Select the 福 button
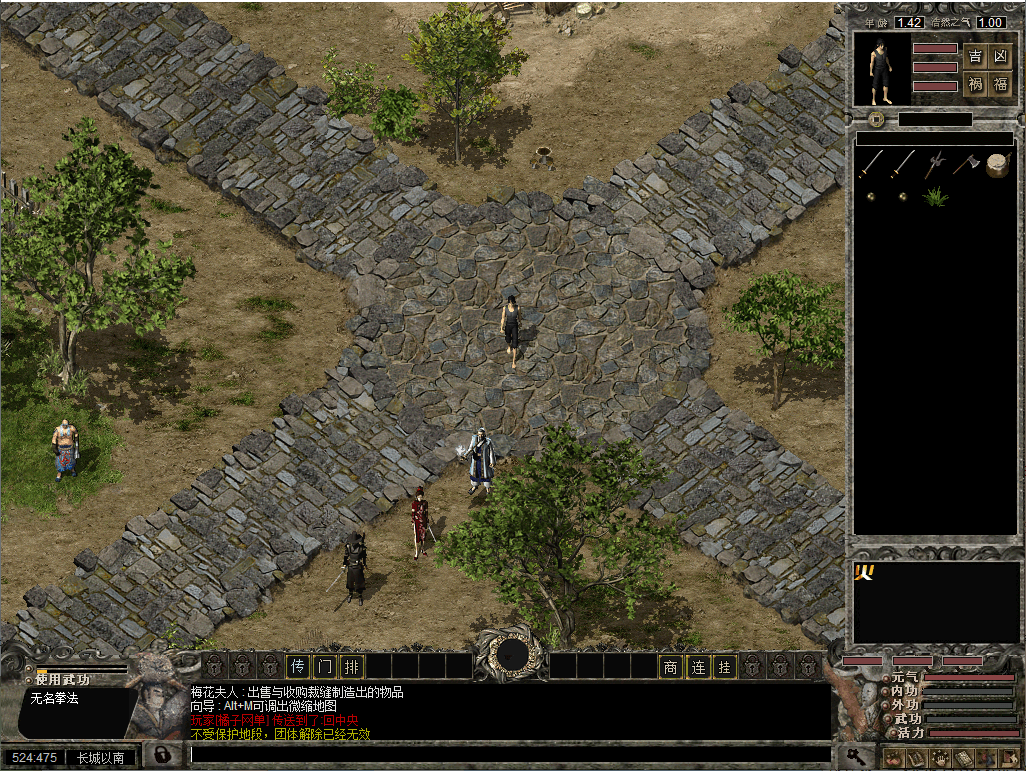Image resolution: width=1026 pixels, height=771 pixels. point(1000,85)
